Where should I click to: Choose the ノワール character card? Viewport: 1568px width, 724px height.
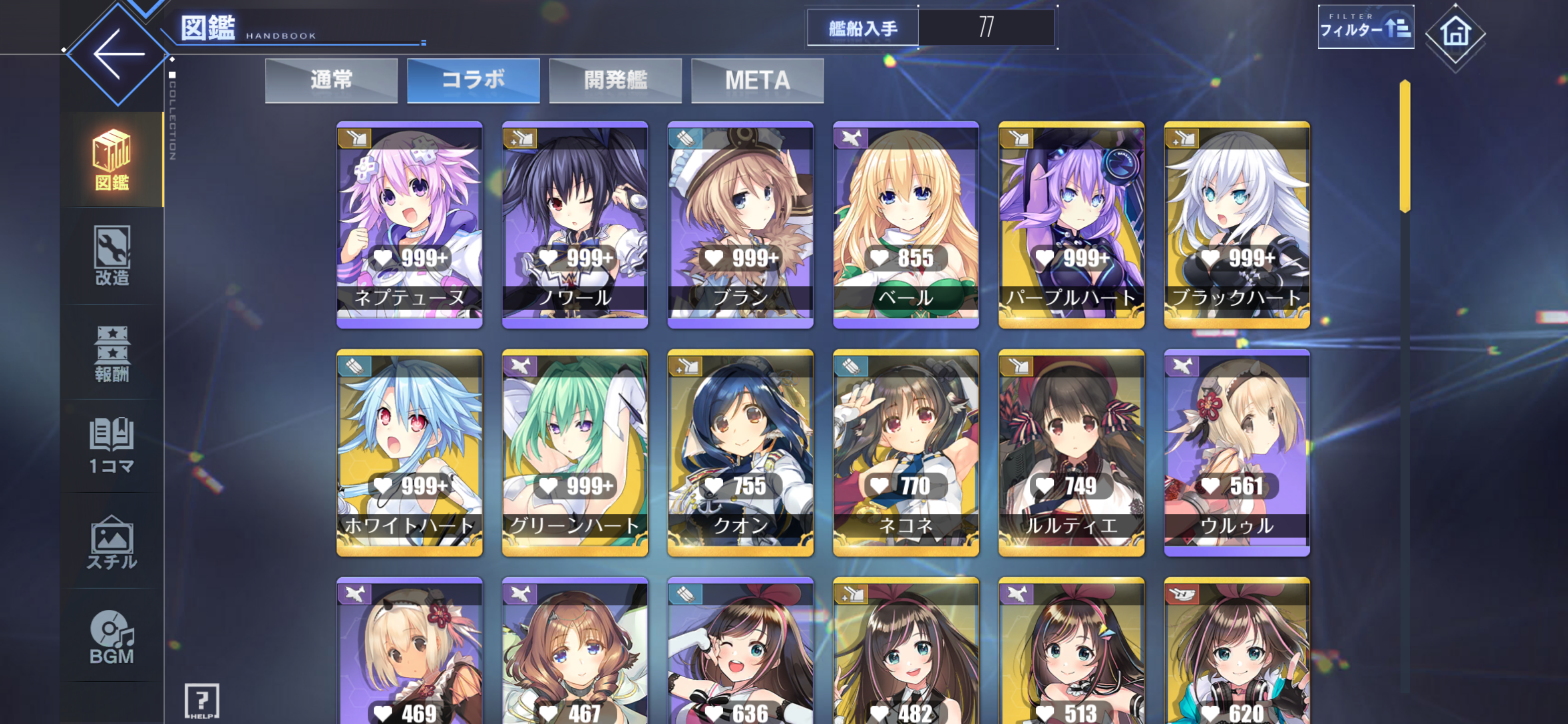[x=574, y=224]
